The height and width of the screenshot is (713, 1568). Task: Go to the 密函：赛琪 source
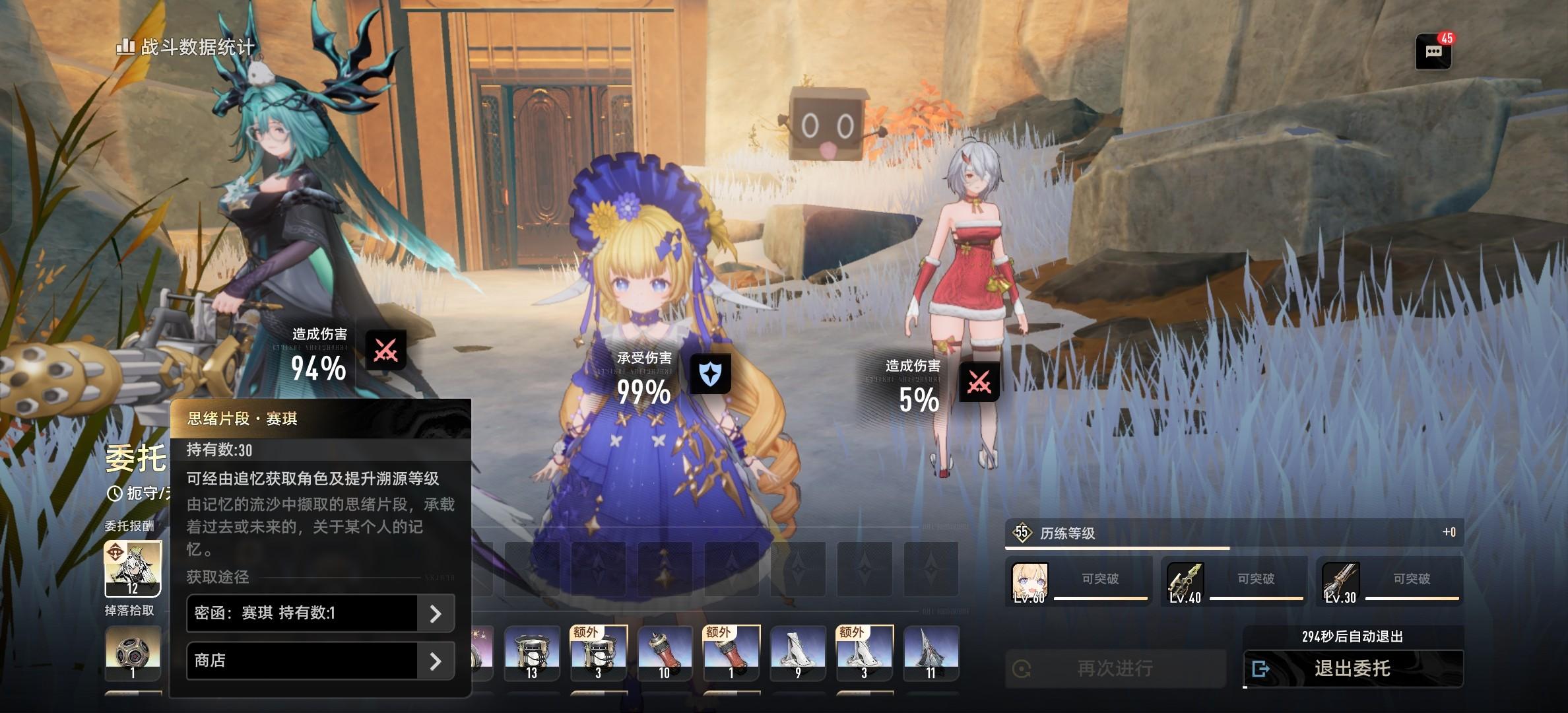coord(320,613)
